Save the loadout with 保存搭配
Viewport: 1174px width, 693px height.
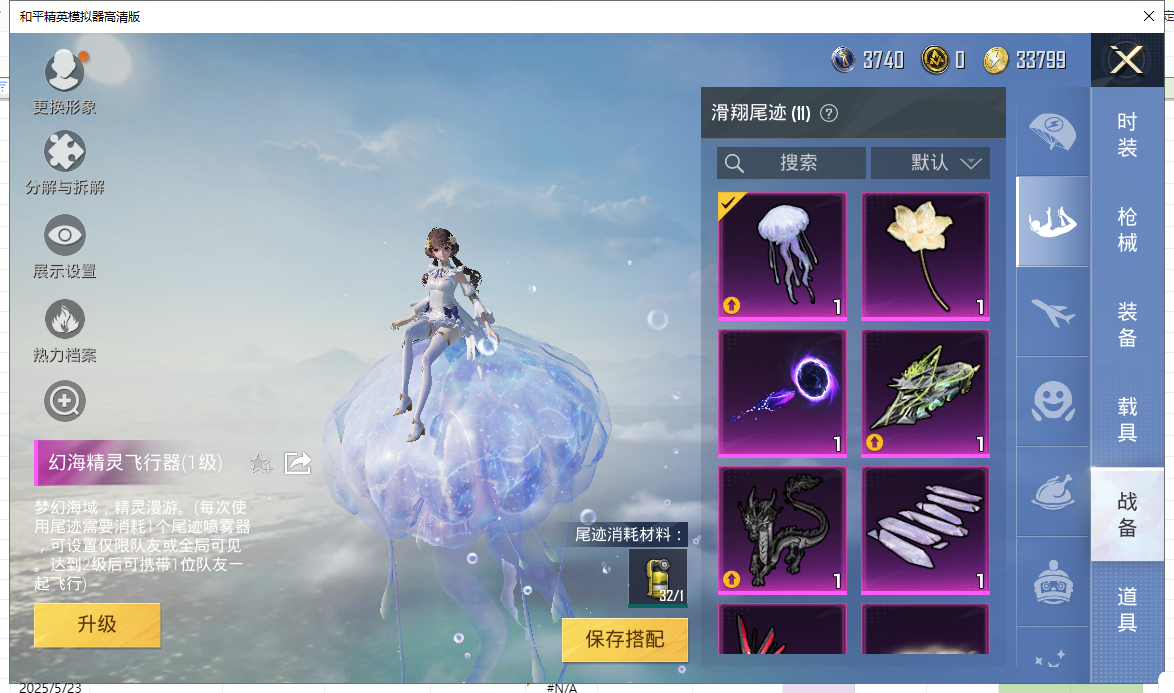point(624,640)
